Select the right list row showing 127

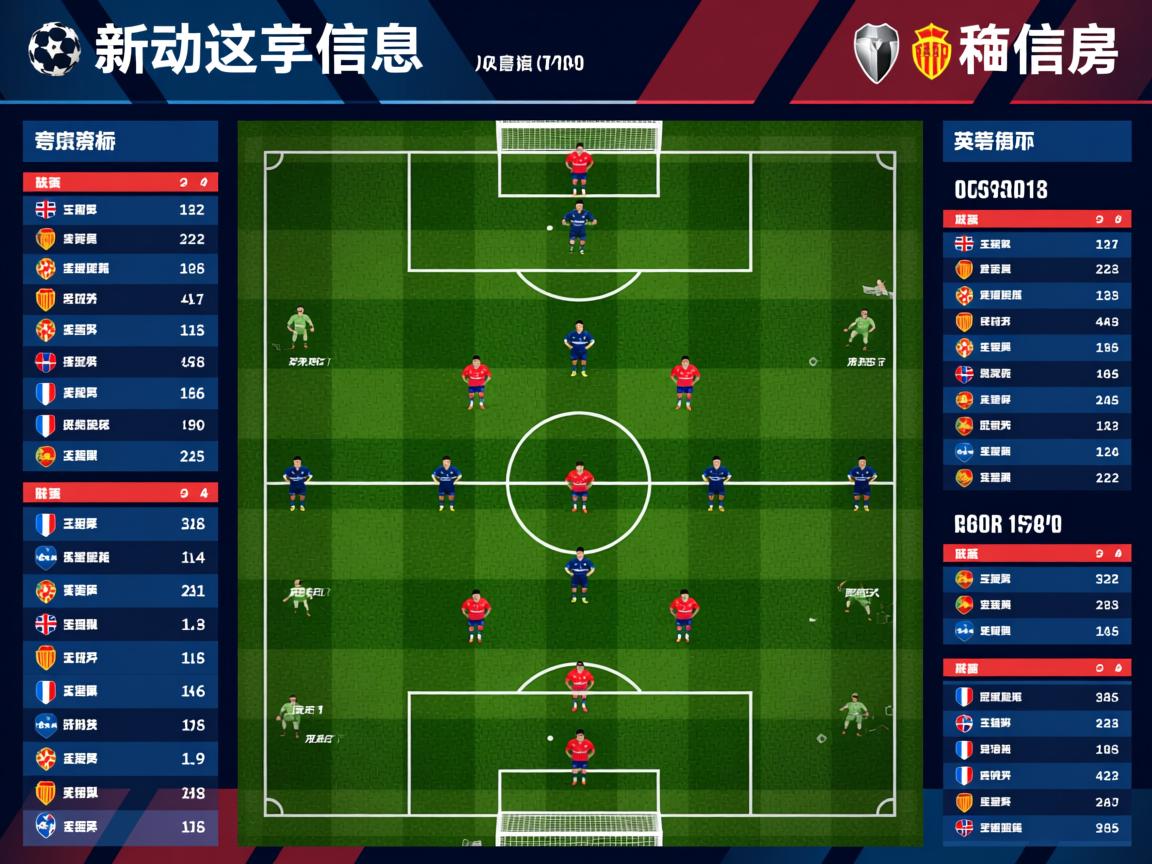tap(1037, 244)
